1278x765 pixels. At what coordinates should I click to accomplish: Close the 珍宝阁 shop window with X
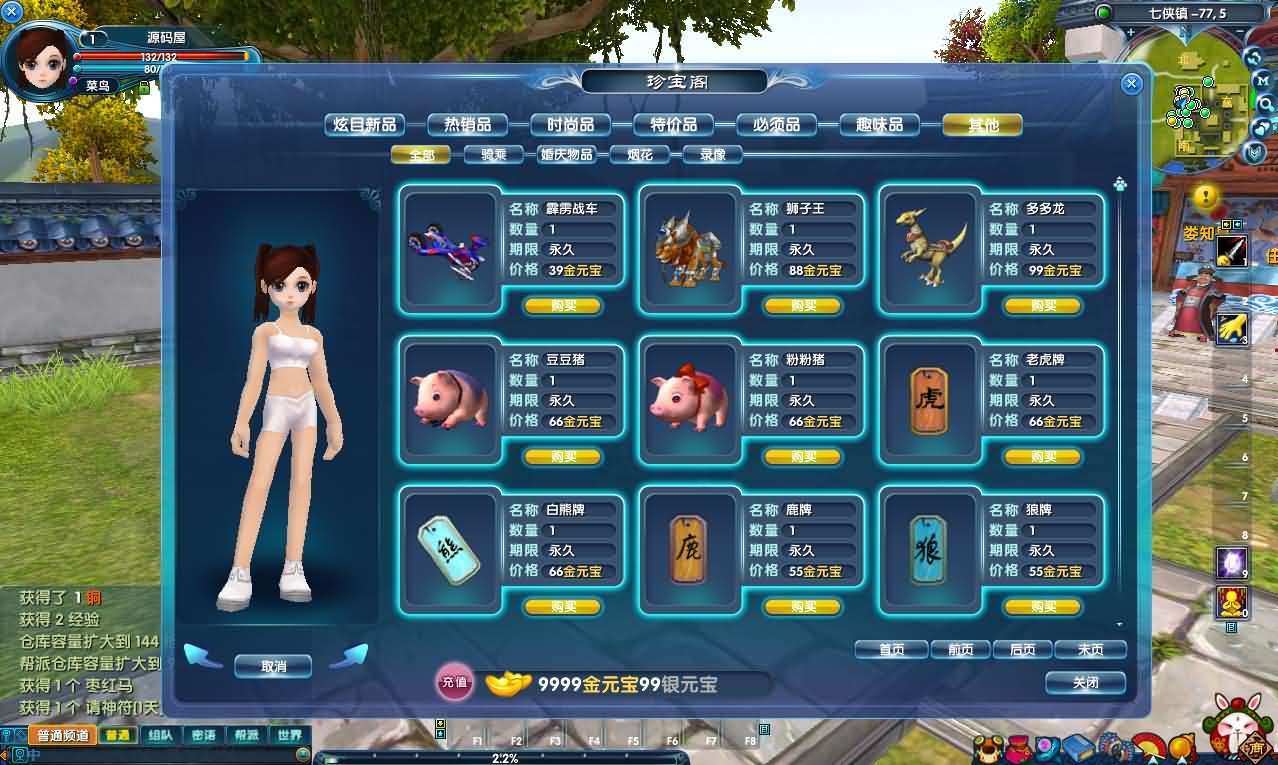click(1131, 84)
